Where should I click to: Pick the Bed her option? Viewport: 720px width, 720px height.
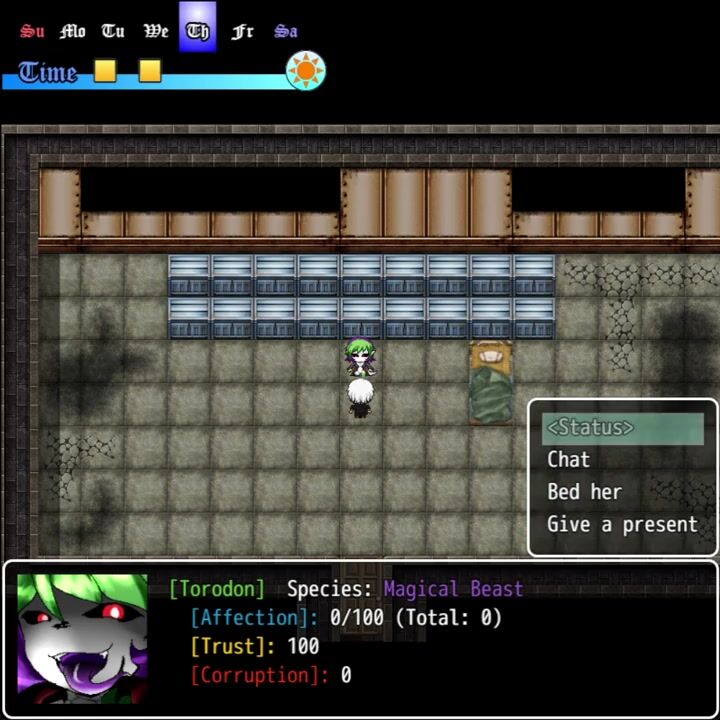584,492
